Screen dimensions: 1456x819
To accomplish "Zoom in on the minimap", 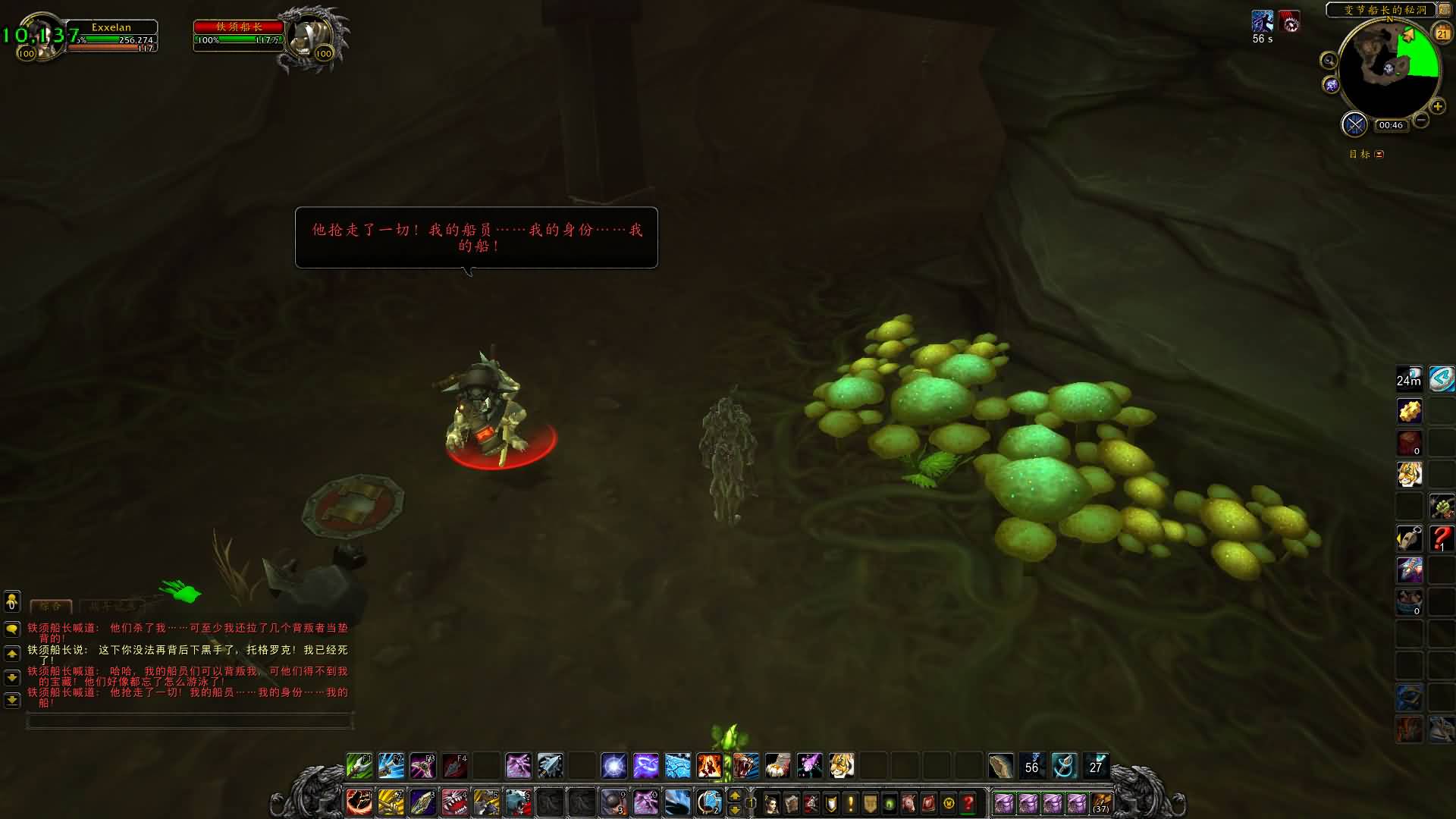I will point(1438,107).
